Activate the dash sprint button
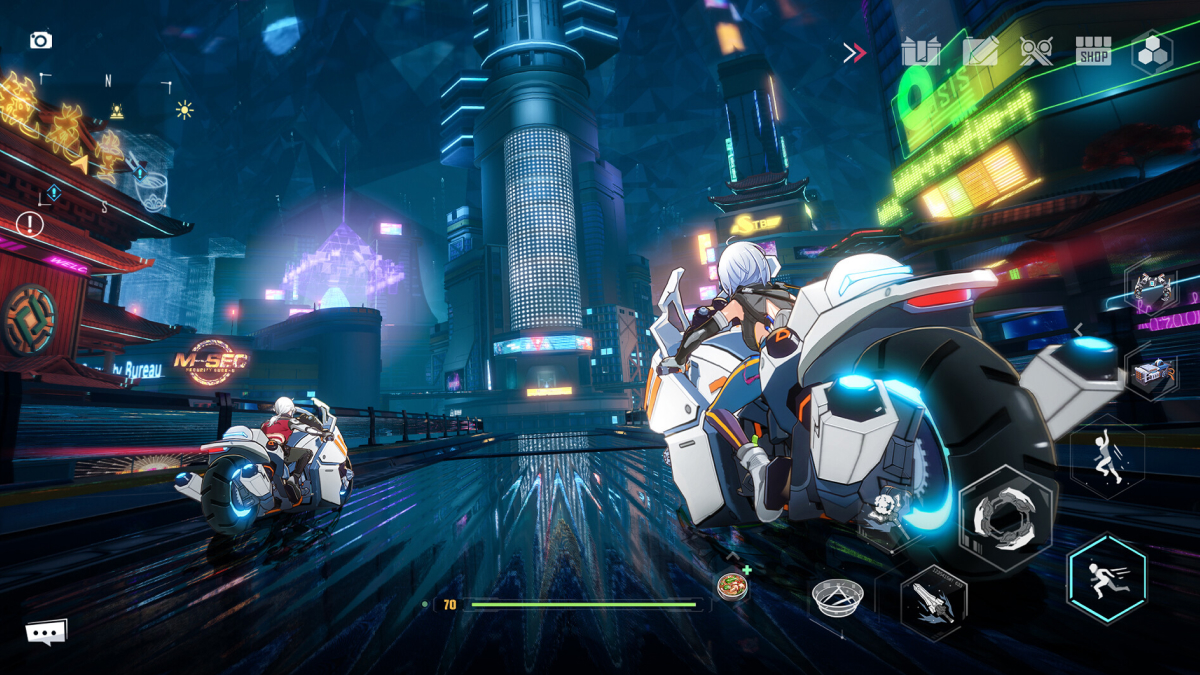 pyautogui.click(x=1106, y=579)
